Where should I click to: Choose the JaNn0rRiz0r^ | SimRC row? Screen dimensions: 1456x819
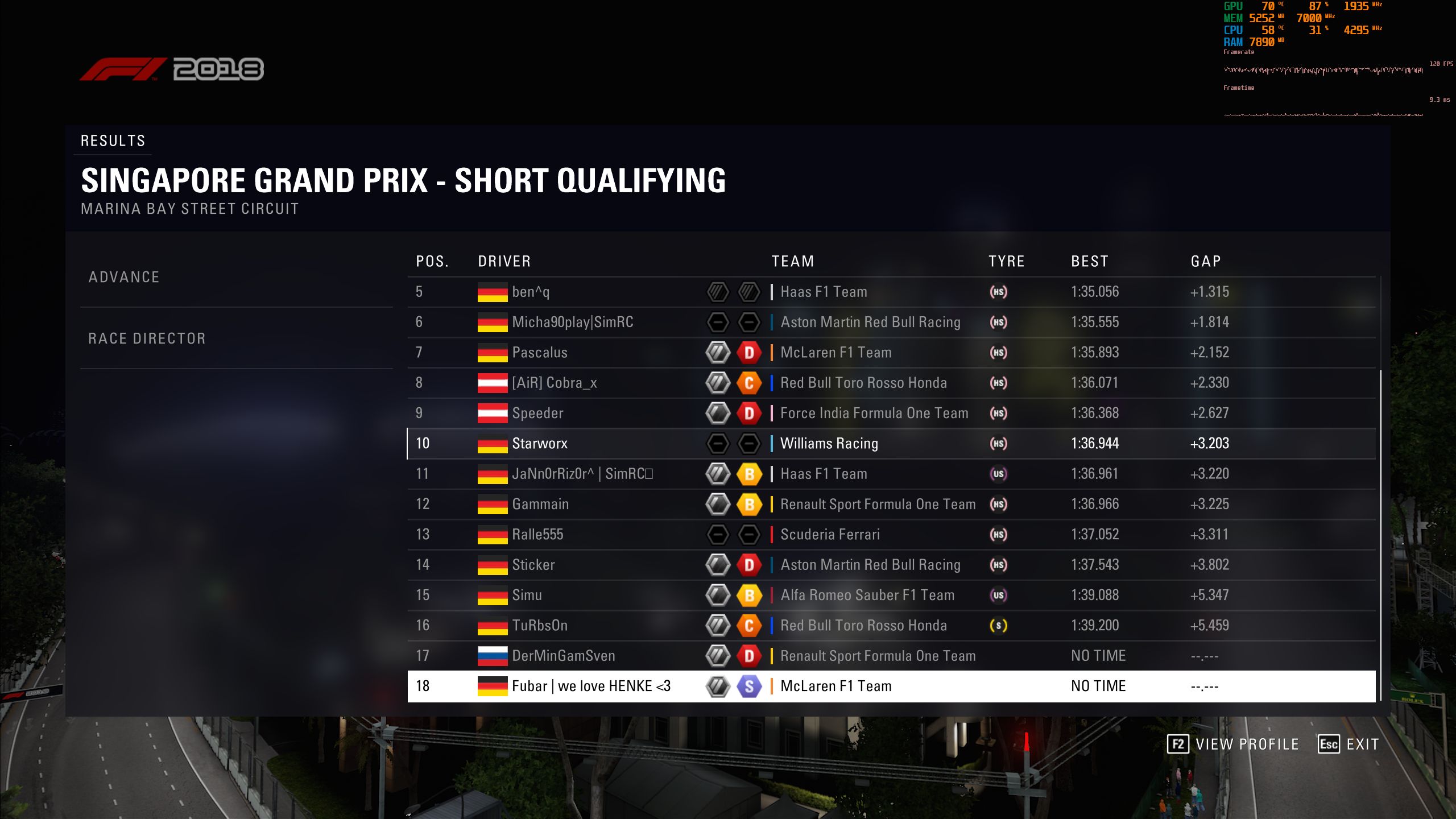(x=891, y=474)
